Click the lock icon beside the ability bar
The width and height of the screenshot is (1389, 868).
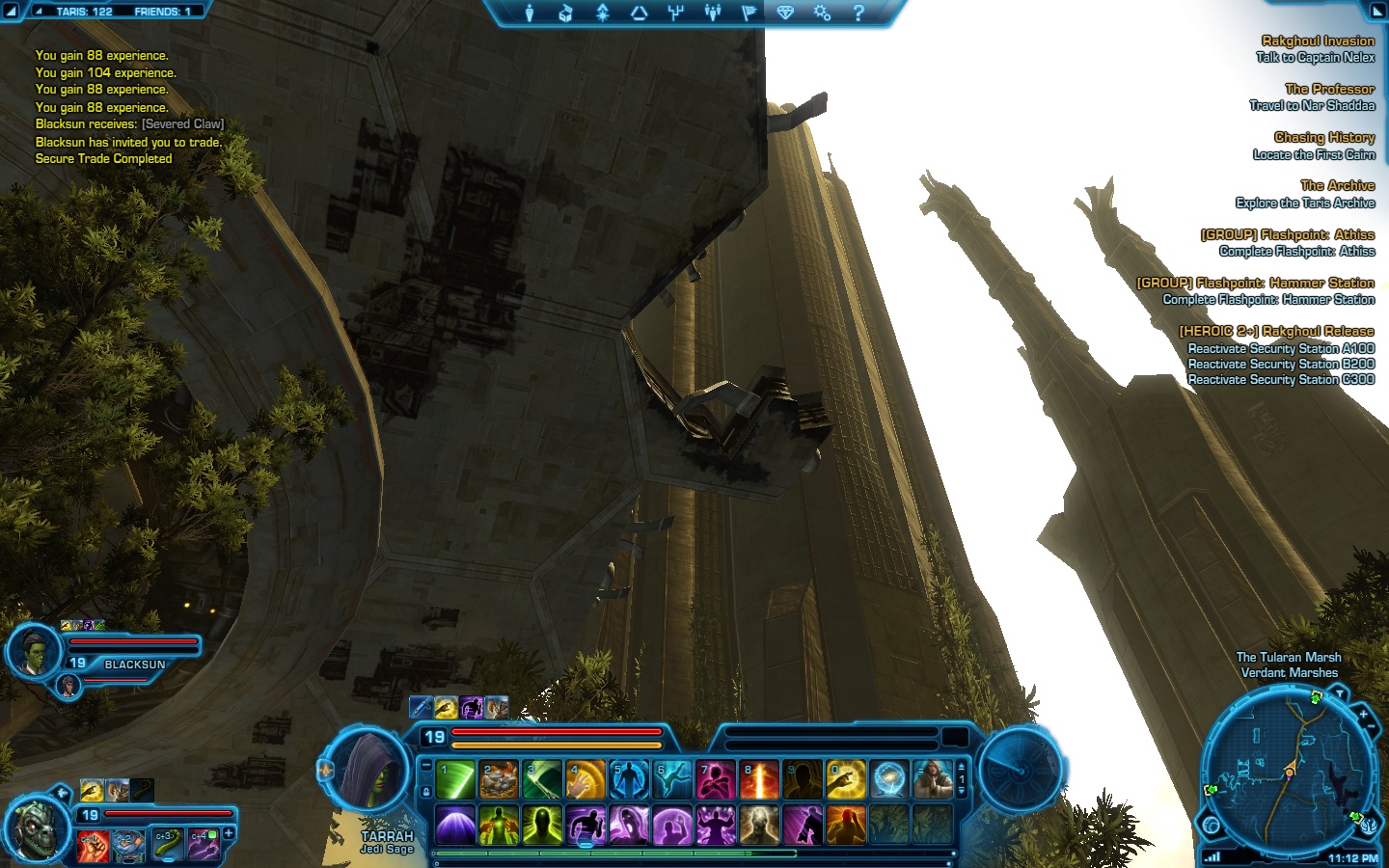(425, 792)
